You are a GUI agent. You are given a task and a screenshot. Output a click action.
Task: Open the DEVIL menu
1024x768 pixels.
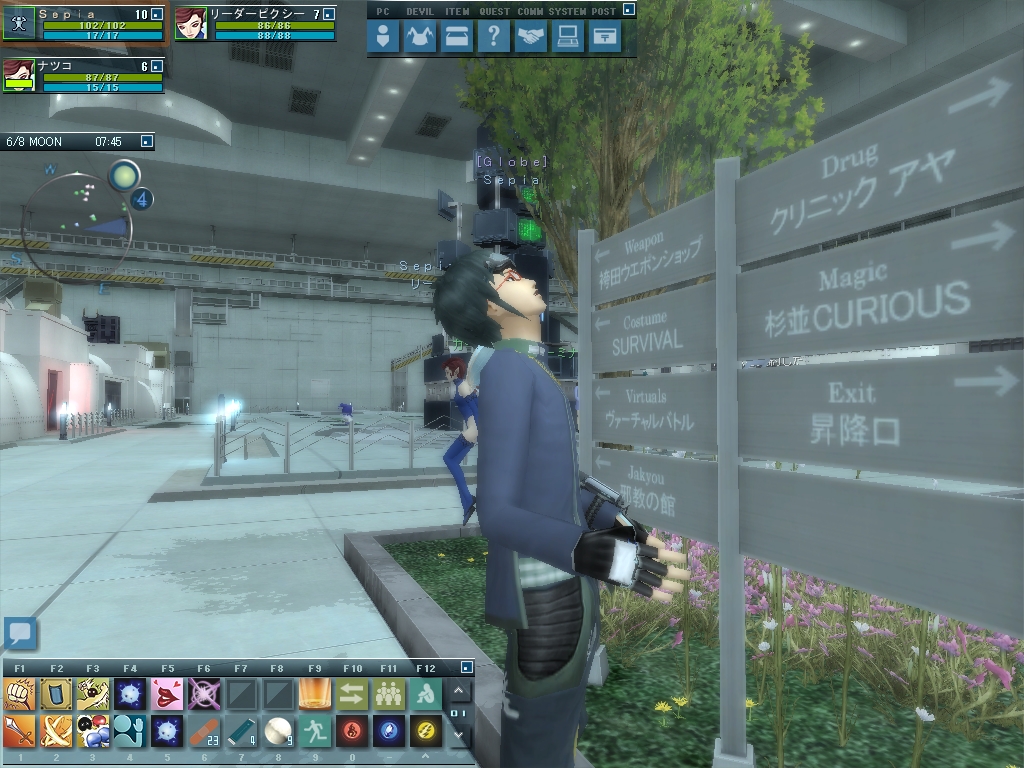421,37
